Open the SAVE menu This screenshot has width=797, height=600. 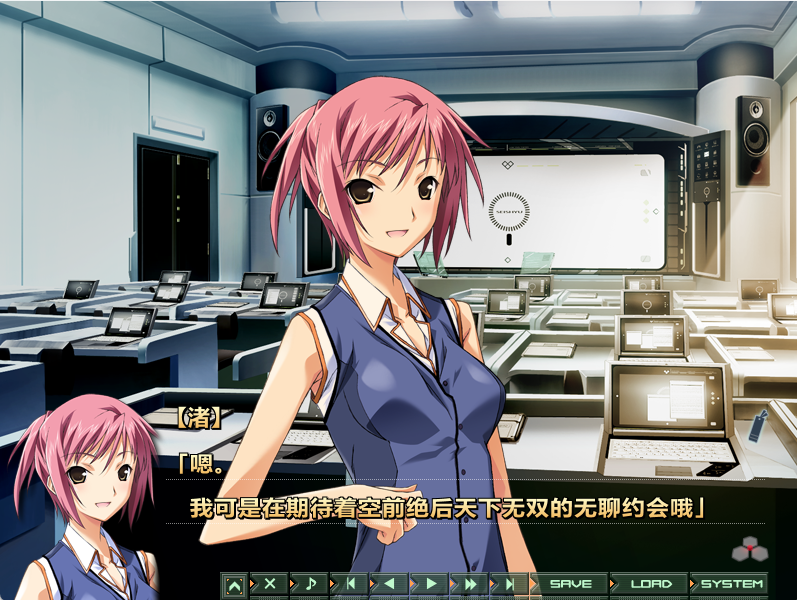click(571, 583)
